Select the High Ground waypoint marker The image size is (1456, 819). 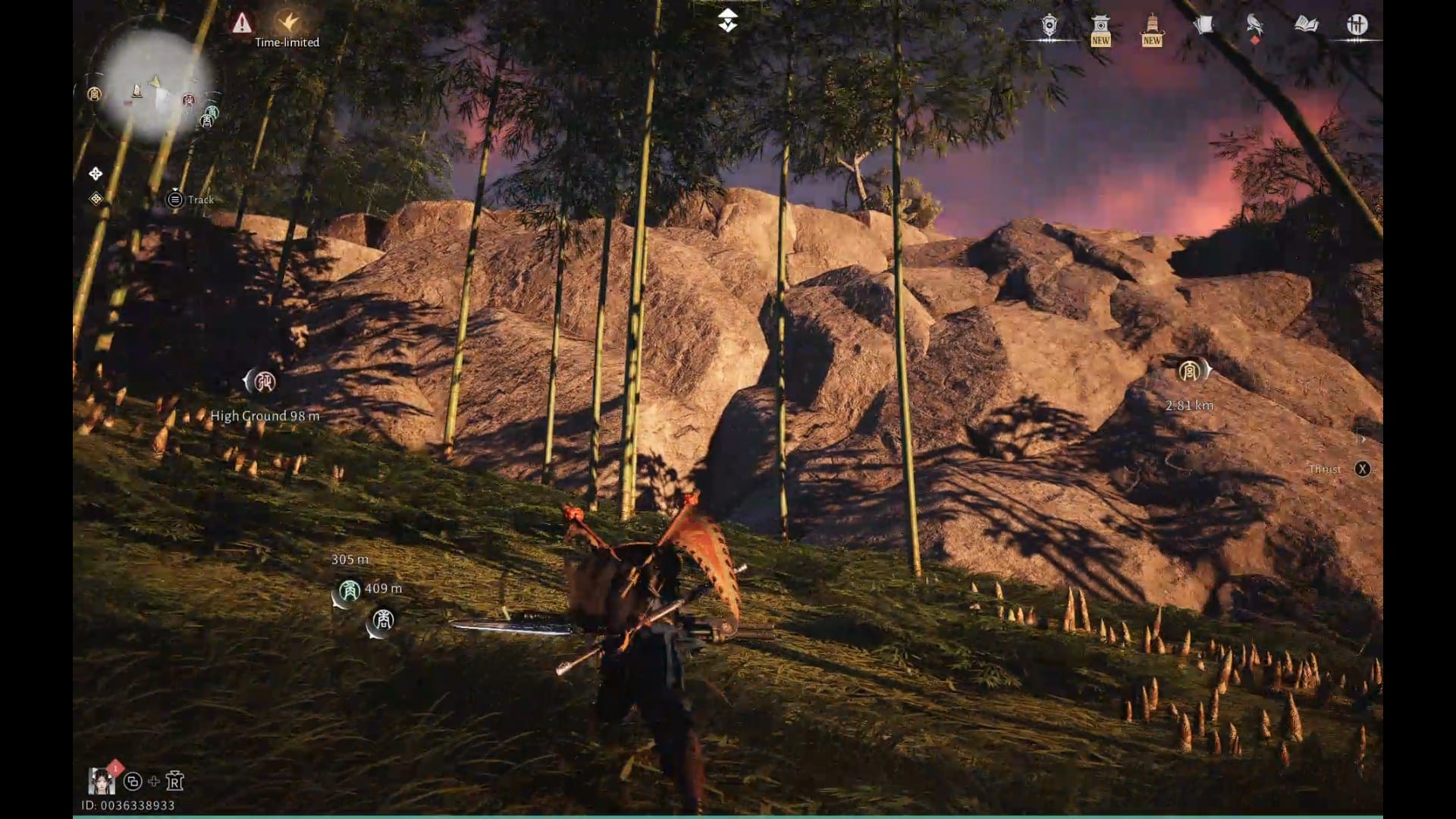point(264,381)
